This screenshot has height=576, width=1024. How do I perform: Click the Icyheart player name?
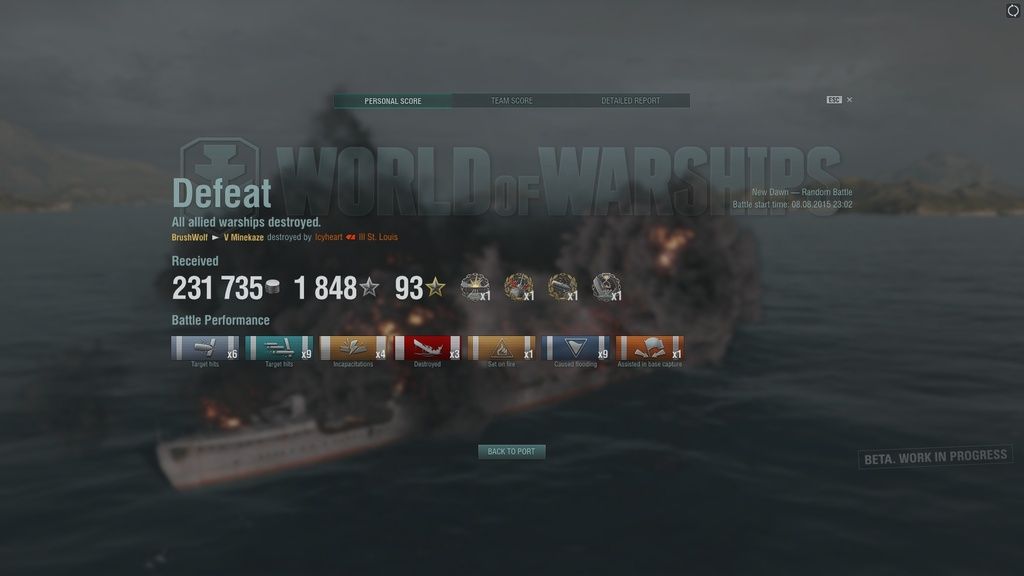tap(328, 238)
